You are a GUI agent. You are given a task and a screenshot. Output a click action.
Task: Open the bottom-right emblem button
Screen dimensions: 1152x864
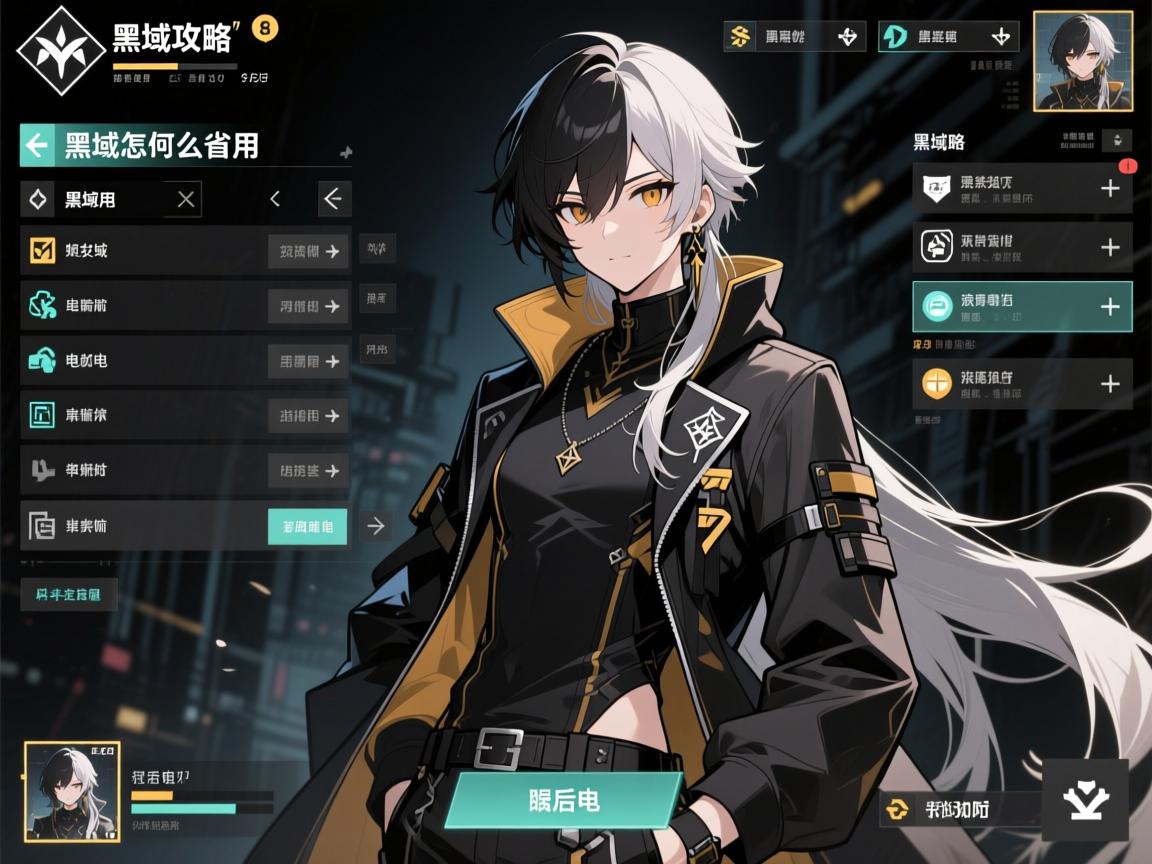(x=1085, y=799)
